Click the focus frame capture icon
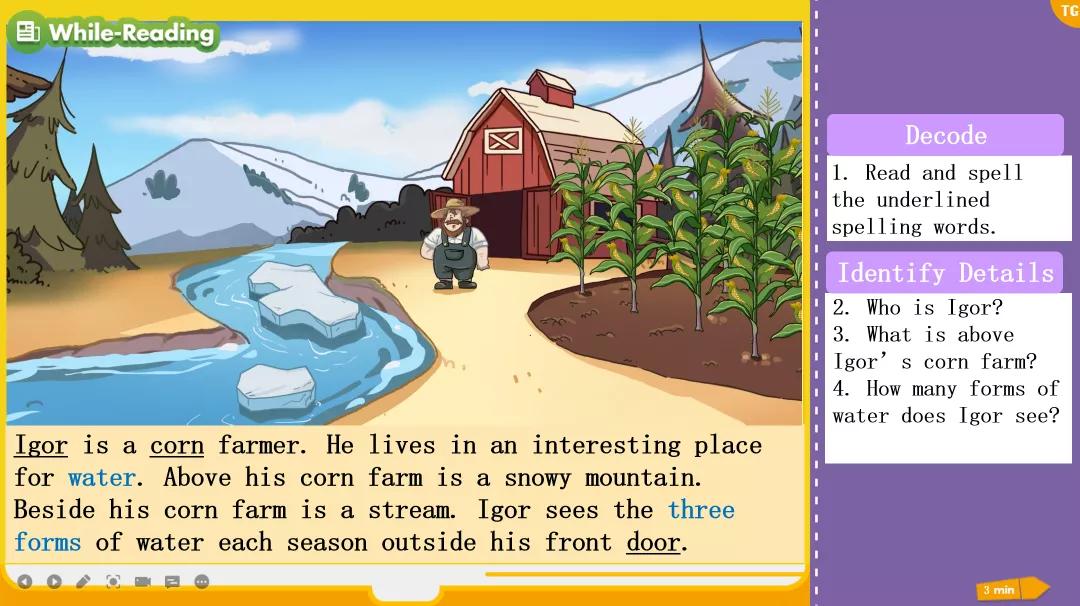This screenshot has height=606, width=1080. (x=113, y=581)
